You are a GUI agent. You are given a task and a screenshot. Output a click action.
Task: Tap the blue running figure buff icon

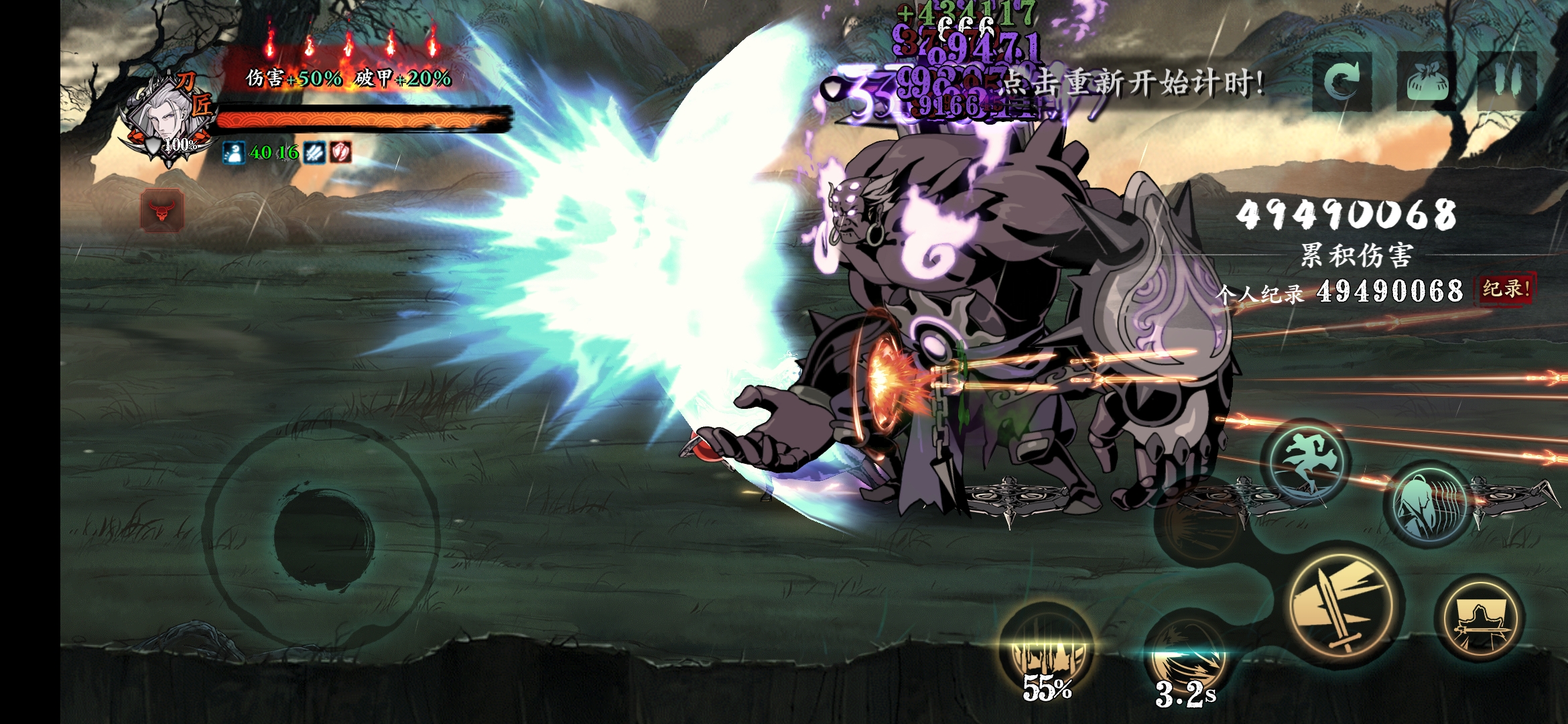(233, 153)
